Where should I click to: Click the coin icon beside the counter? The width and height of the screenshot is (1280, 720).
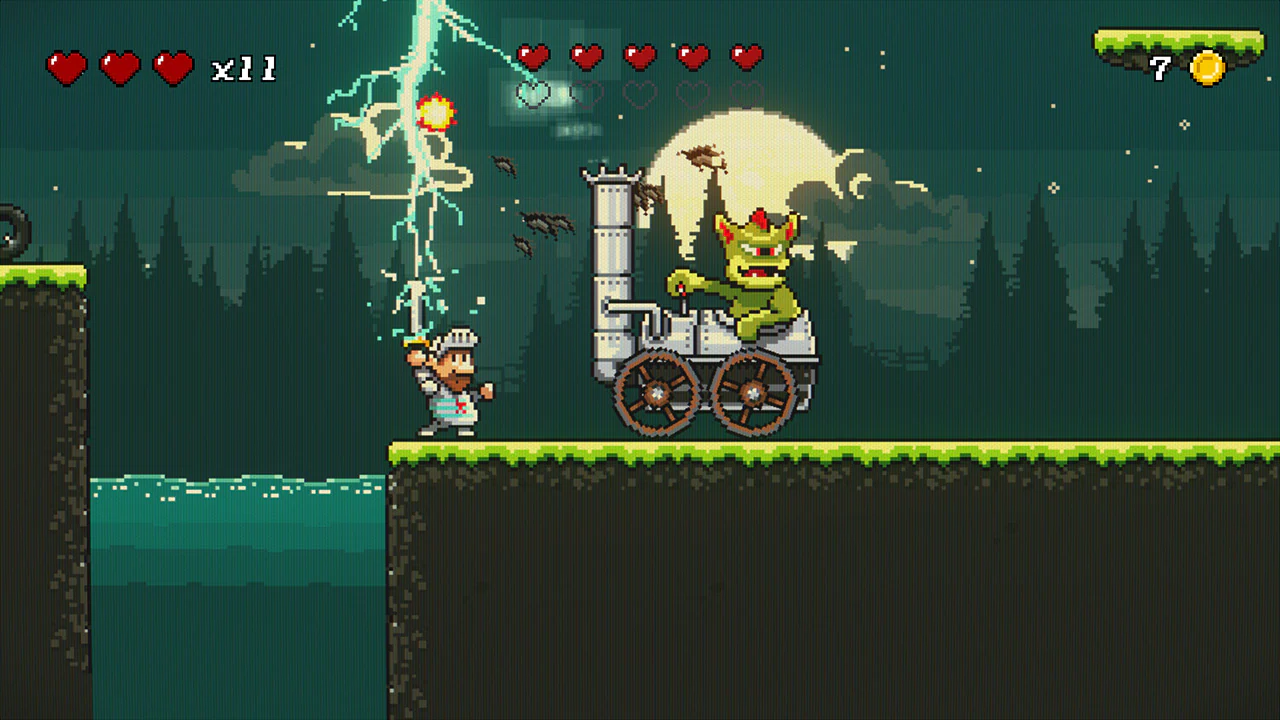pyautogui.click(x=1208, y=67)
